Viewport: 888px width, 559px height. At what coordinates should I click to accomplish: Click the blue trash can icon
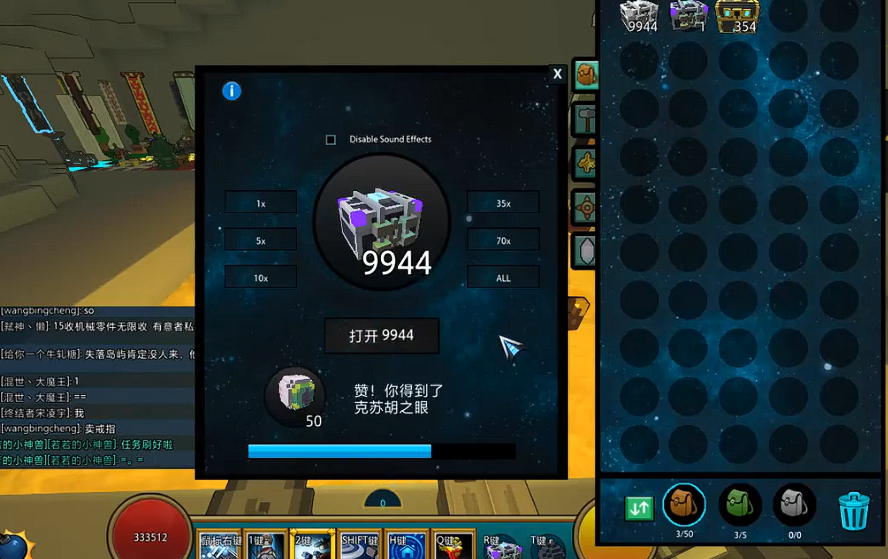pos(853,510)
